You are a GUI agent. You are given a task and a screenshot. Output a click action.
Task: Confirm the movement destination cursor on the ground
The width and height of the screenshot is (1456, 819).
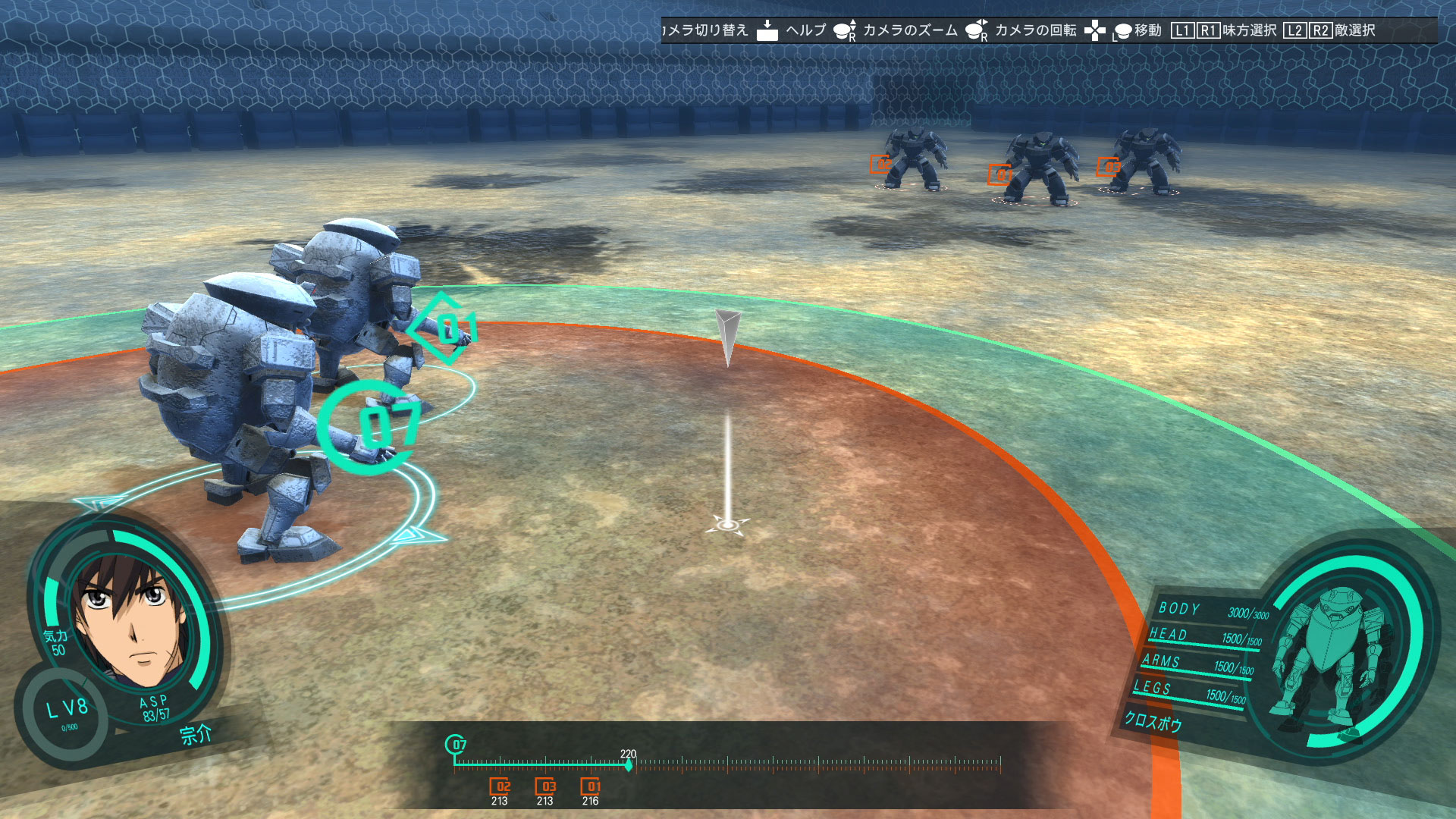728,525
